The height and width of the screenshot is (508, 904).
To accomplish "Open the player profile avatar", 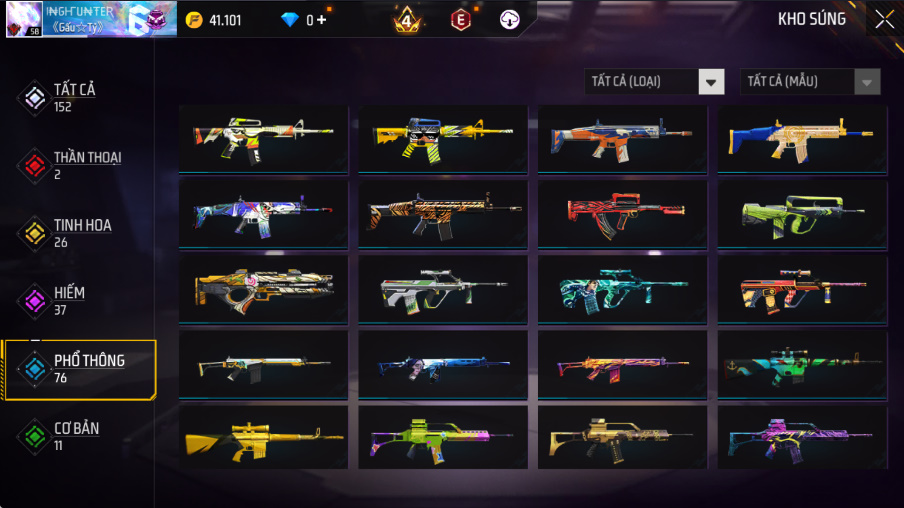I will 24,19.
